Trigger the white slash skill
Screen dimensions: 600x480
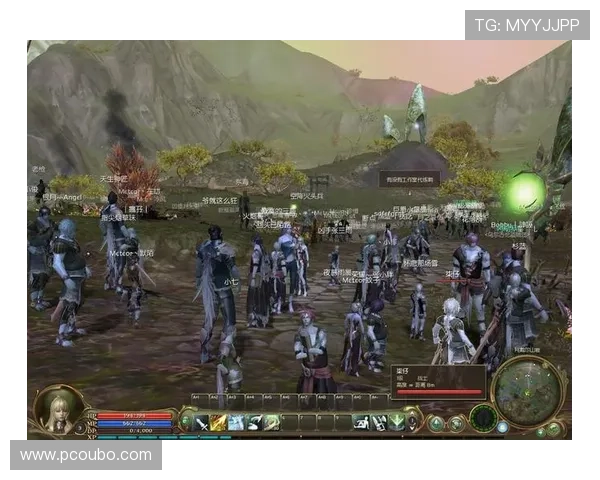[x=254, y=423]
